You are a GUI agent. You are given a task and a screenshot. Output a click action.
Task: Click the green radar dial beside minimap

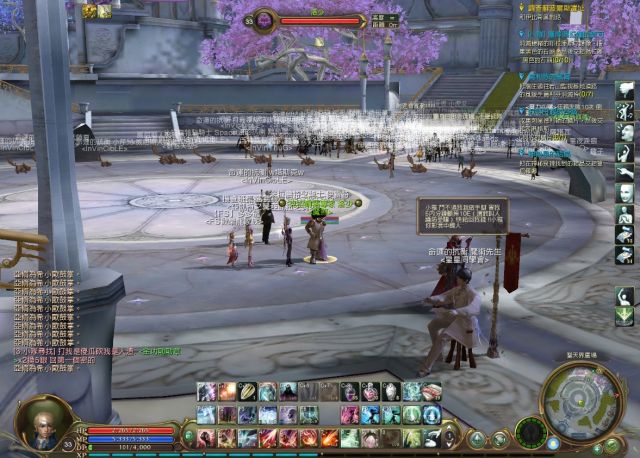coord(531,432)
